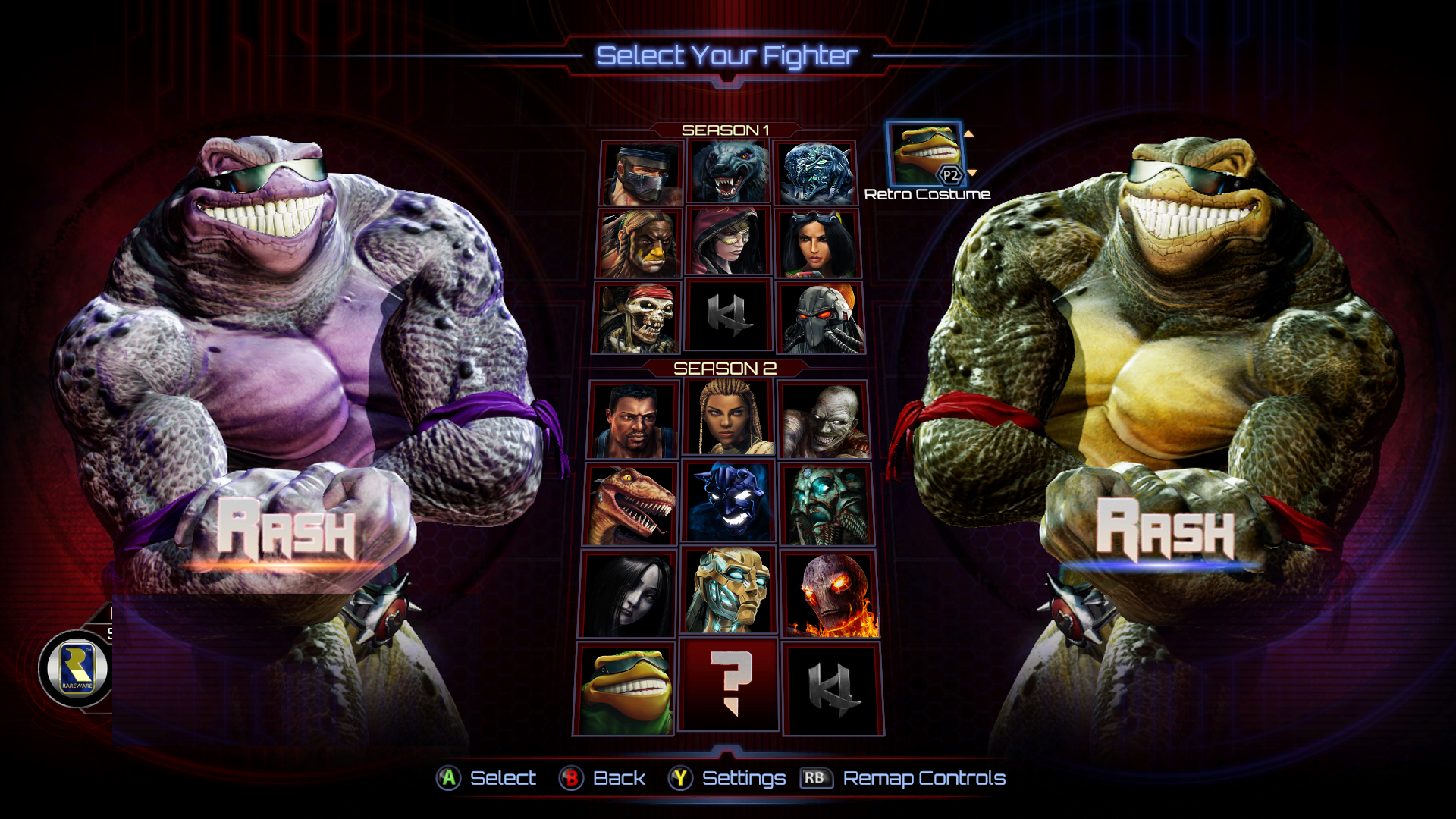Pick ARIA, the gold-armored robot
This screenshot has width=1456, height=819.
click(x=729, y=591)
